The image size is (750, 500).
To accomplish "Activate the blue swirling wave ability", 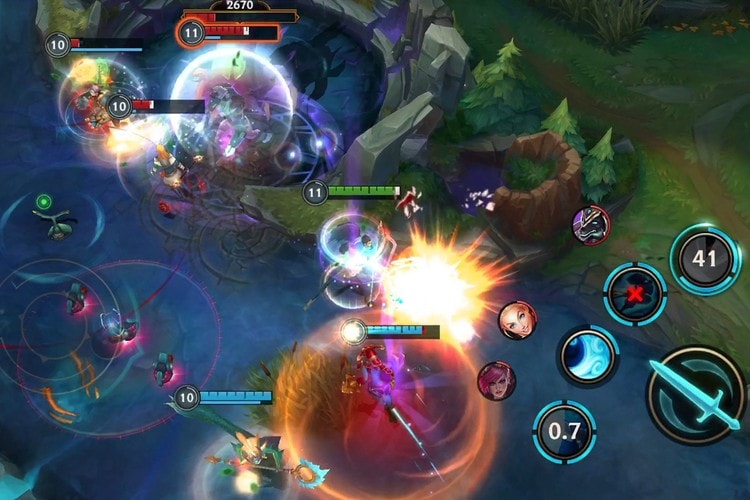I will pos(587,355).
